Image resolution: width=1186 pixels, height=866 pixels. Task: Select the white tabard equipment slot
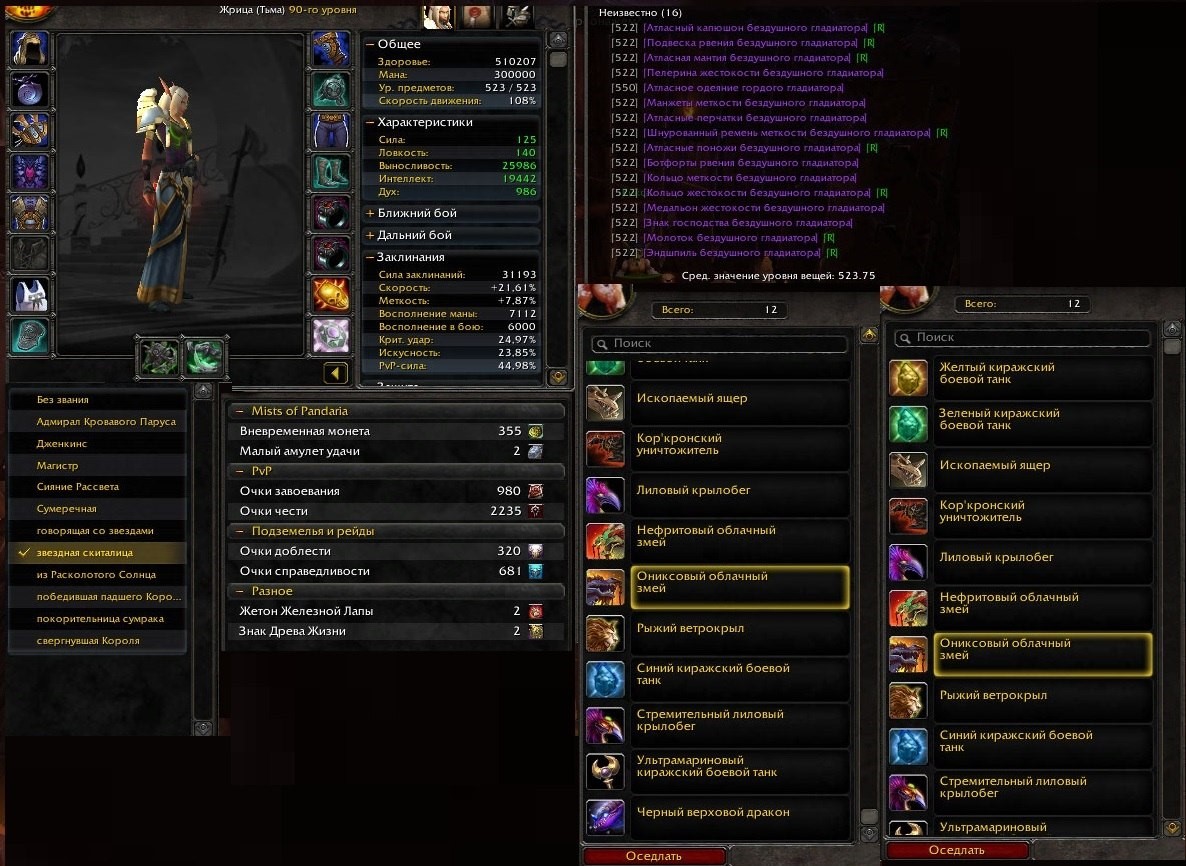point(30,295)
